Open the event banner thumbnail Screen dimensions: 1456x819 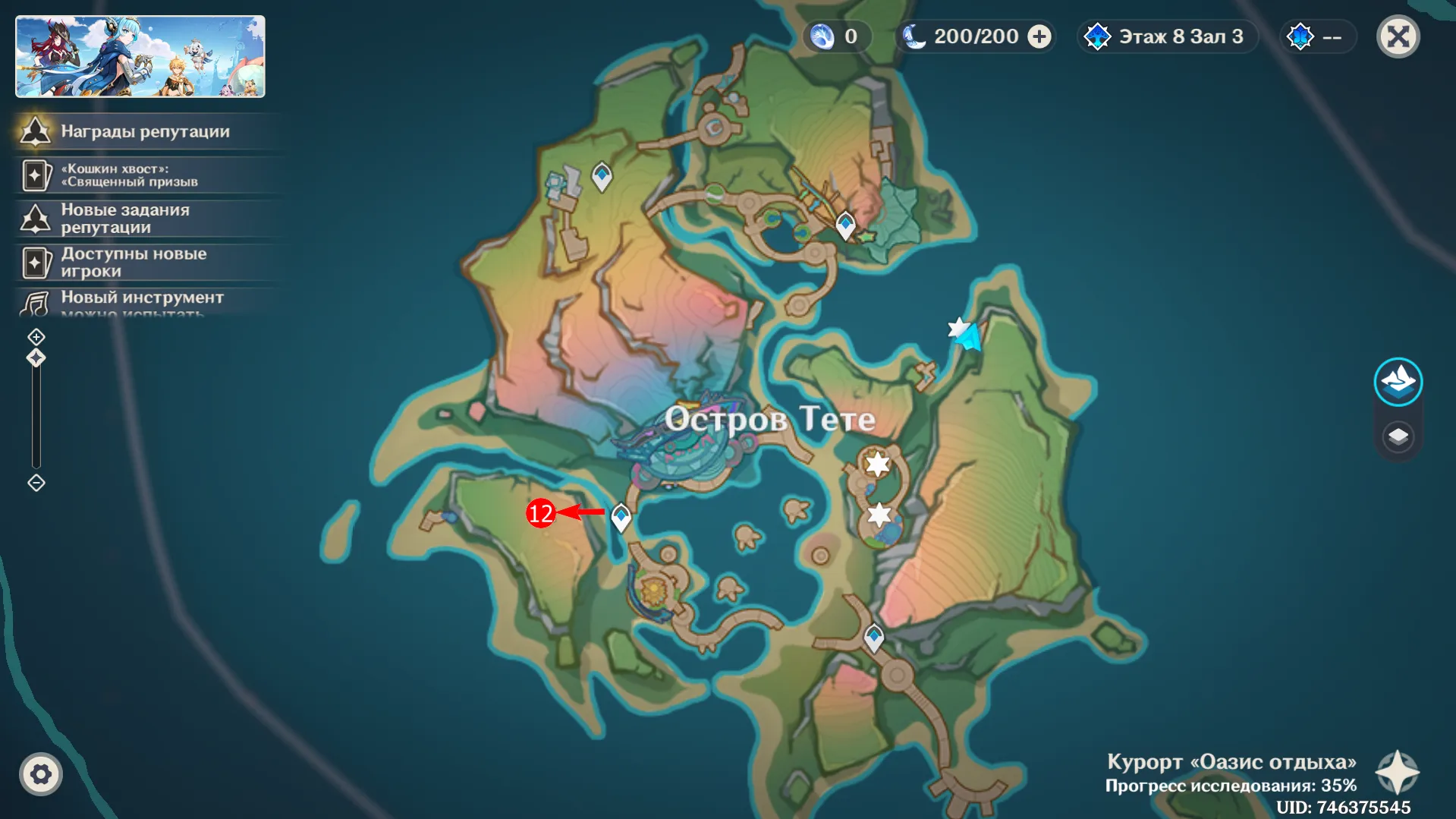pos(140,57)
